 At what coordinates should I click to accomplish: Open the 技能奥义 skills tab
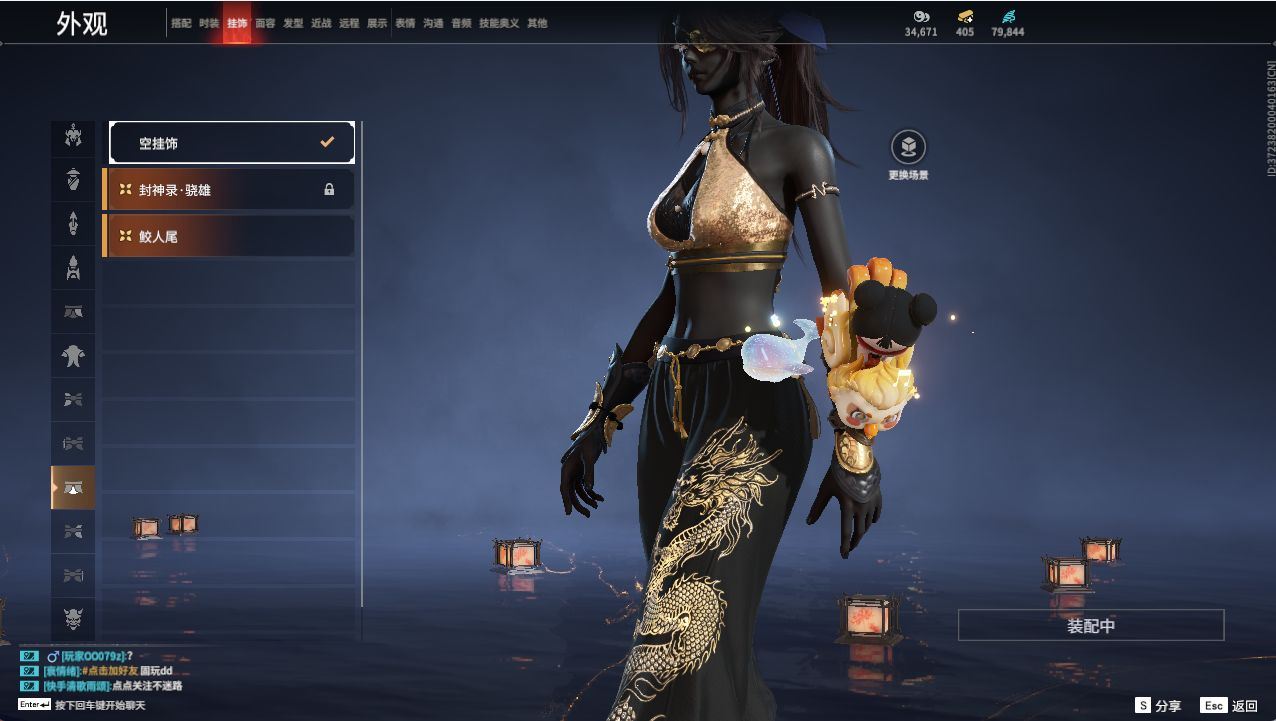tap(499, 23)
